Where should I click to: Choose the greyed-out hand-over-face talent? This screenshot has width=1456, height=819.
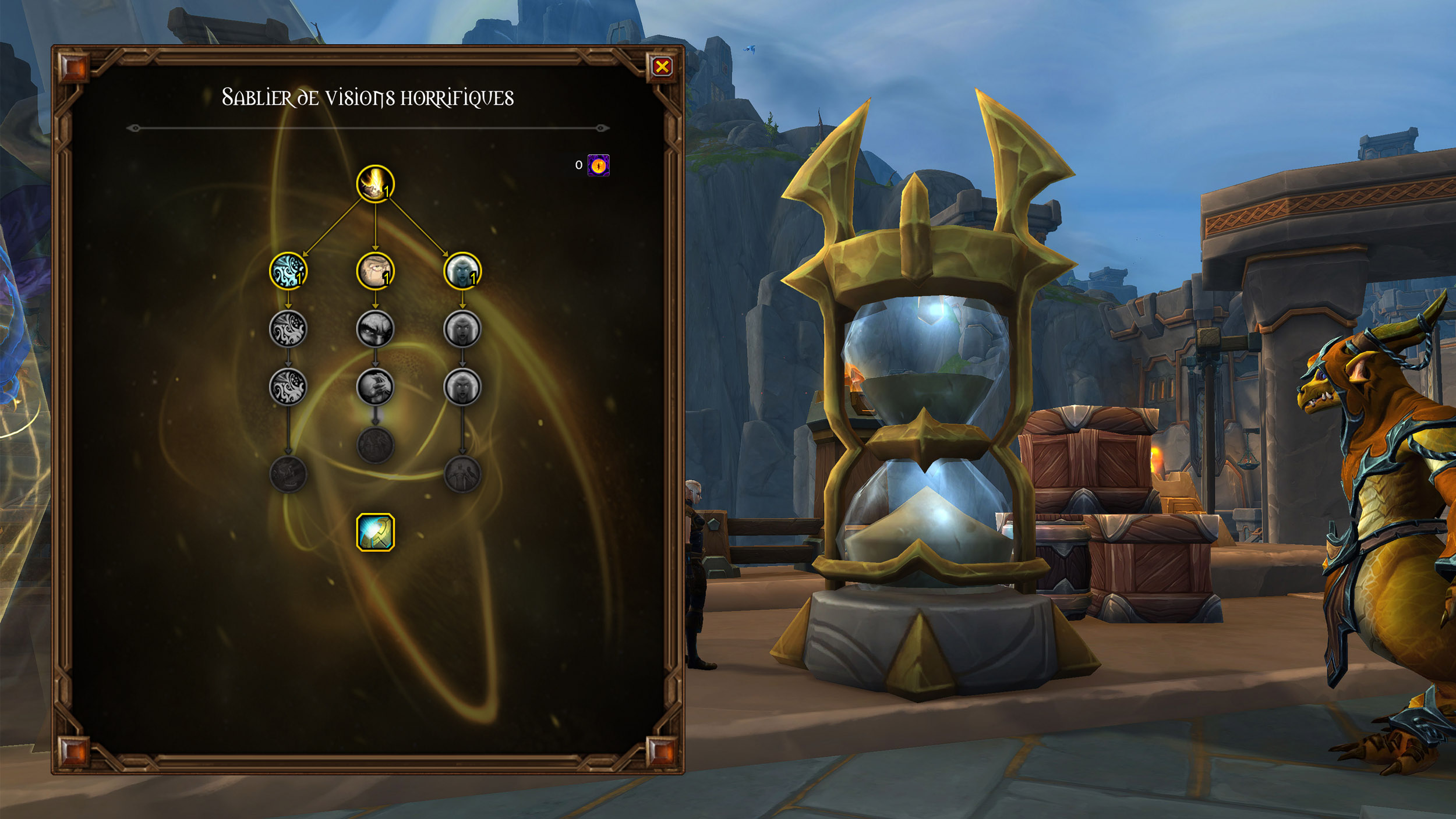tap(375, 387)
